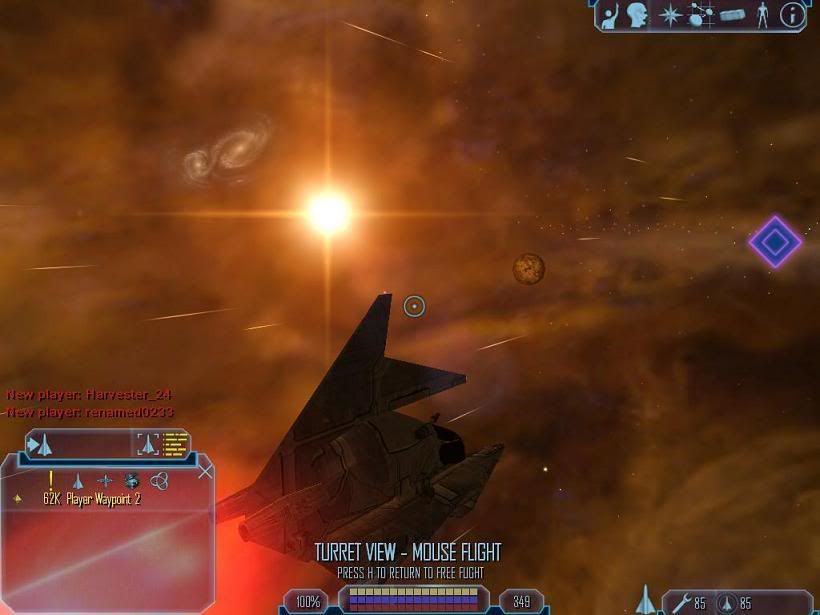The width and height of the screenshot is (820, 615).
Task: Open the reputation head-profile icon
Action: tap(637, 15)
